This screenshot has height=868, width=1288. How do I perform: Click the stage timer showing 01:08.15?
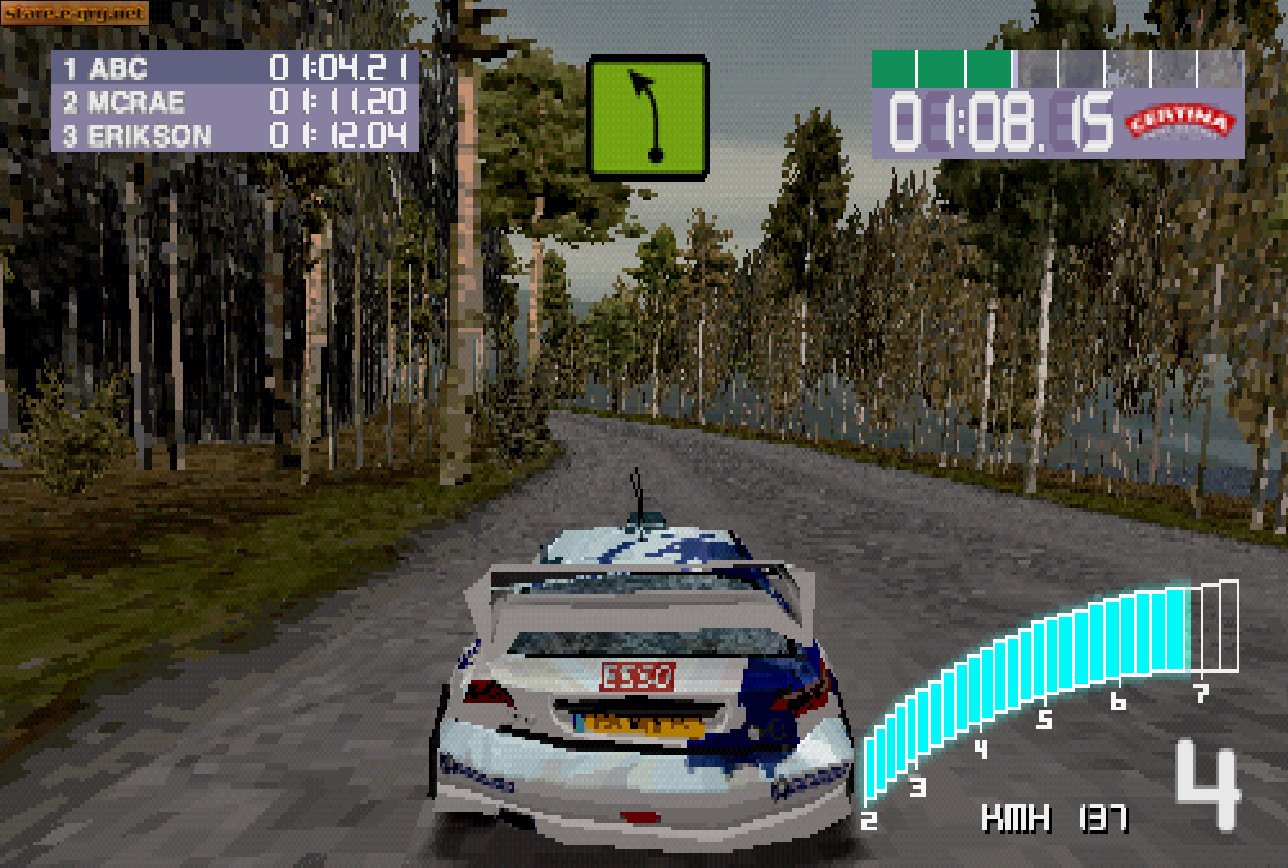click(1003, 124)
